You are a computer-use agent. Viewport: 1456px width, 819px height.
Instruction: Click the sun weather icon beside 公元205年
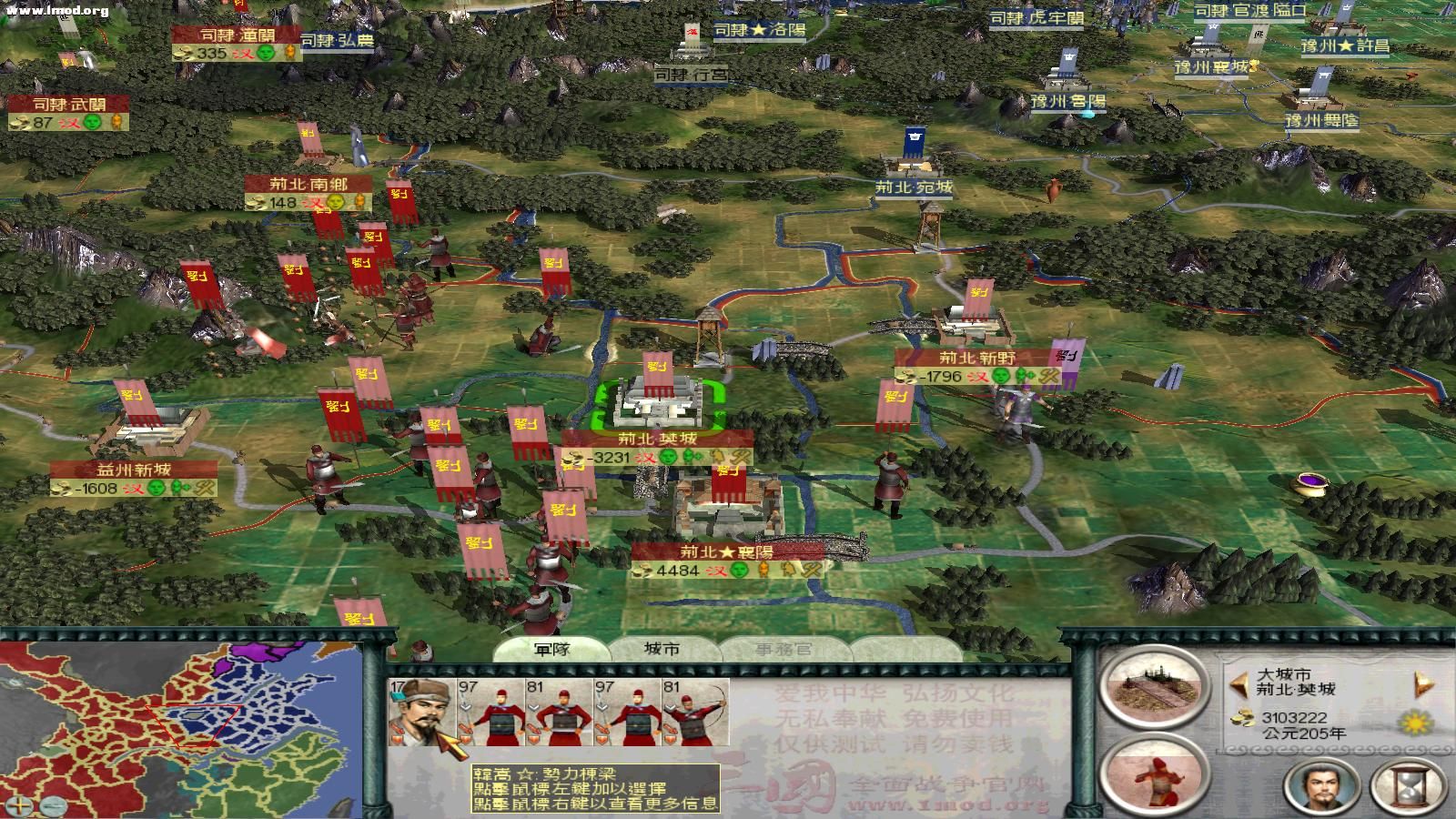pos(1416,722)
